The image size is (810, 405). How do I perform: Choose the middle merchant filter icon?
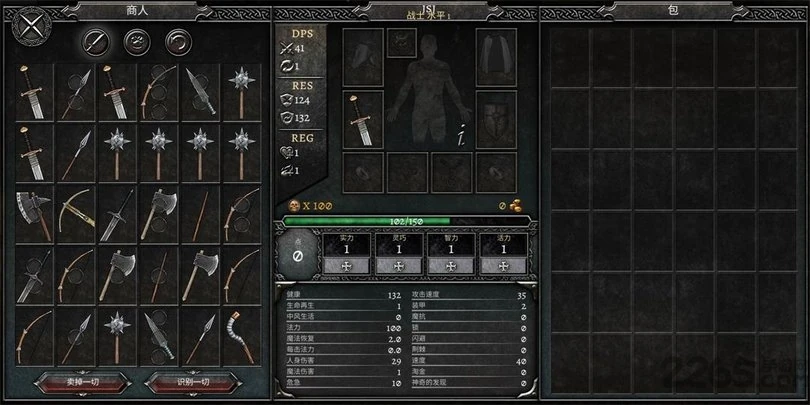(137, 41)
